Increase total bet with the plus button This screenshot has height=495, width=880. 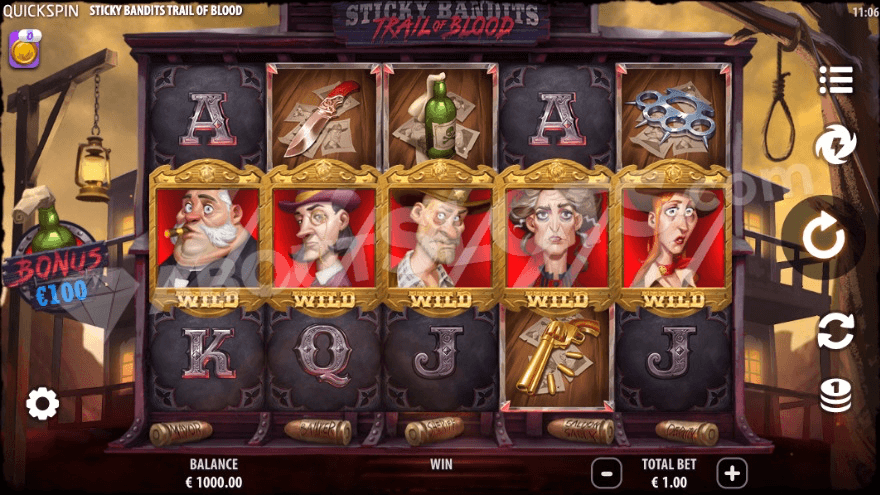pyautogui.click(x=732, y=472)
